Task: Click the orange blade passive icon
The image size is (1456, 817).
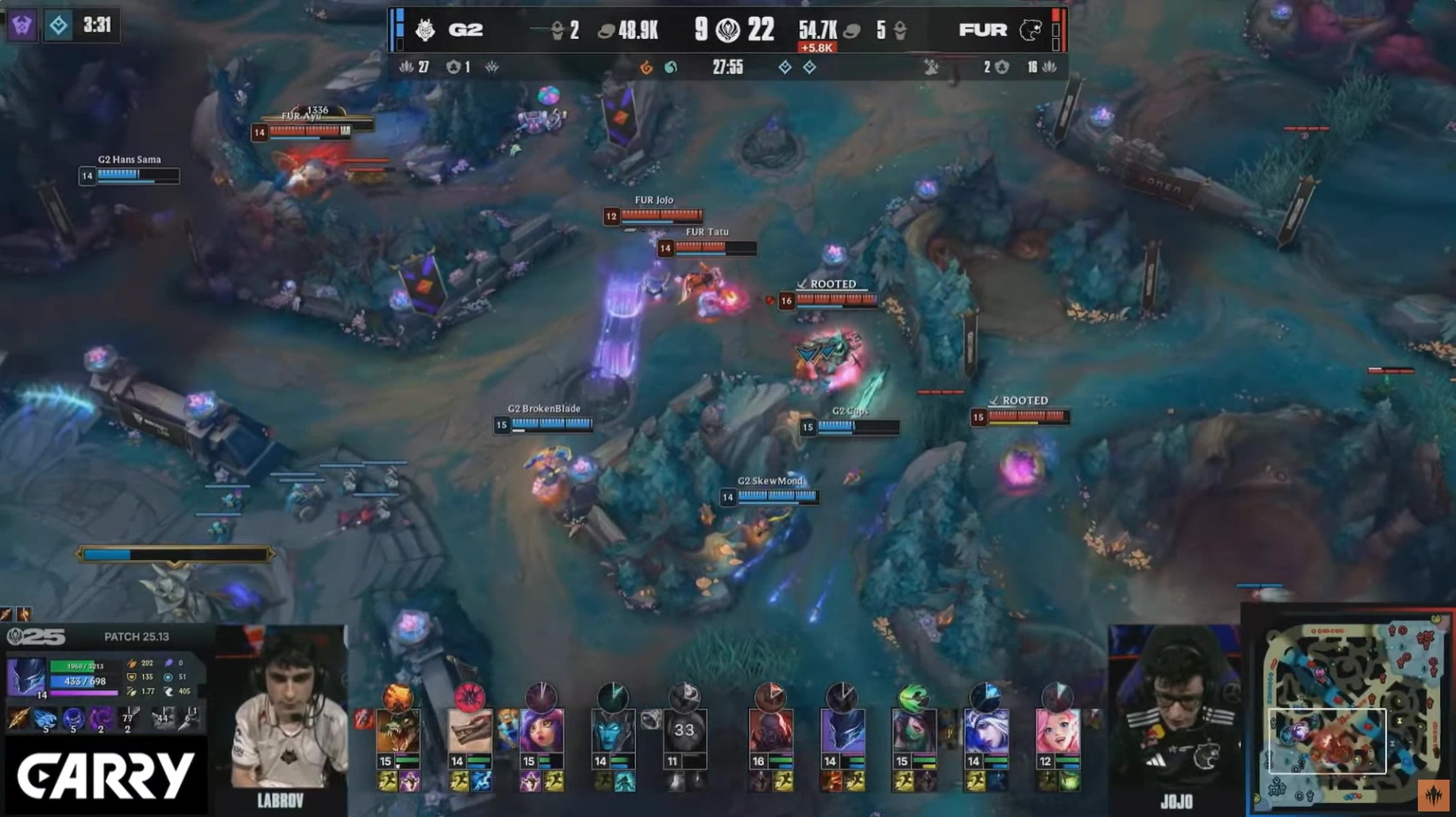Action: tap(17, 719)
